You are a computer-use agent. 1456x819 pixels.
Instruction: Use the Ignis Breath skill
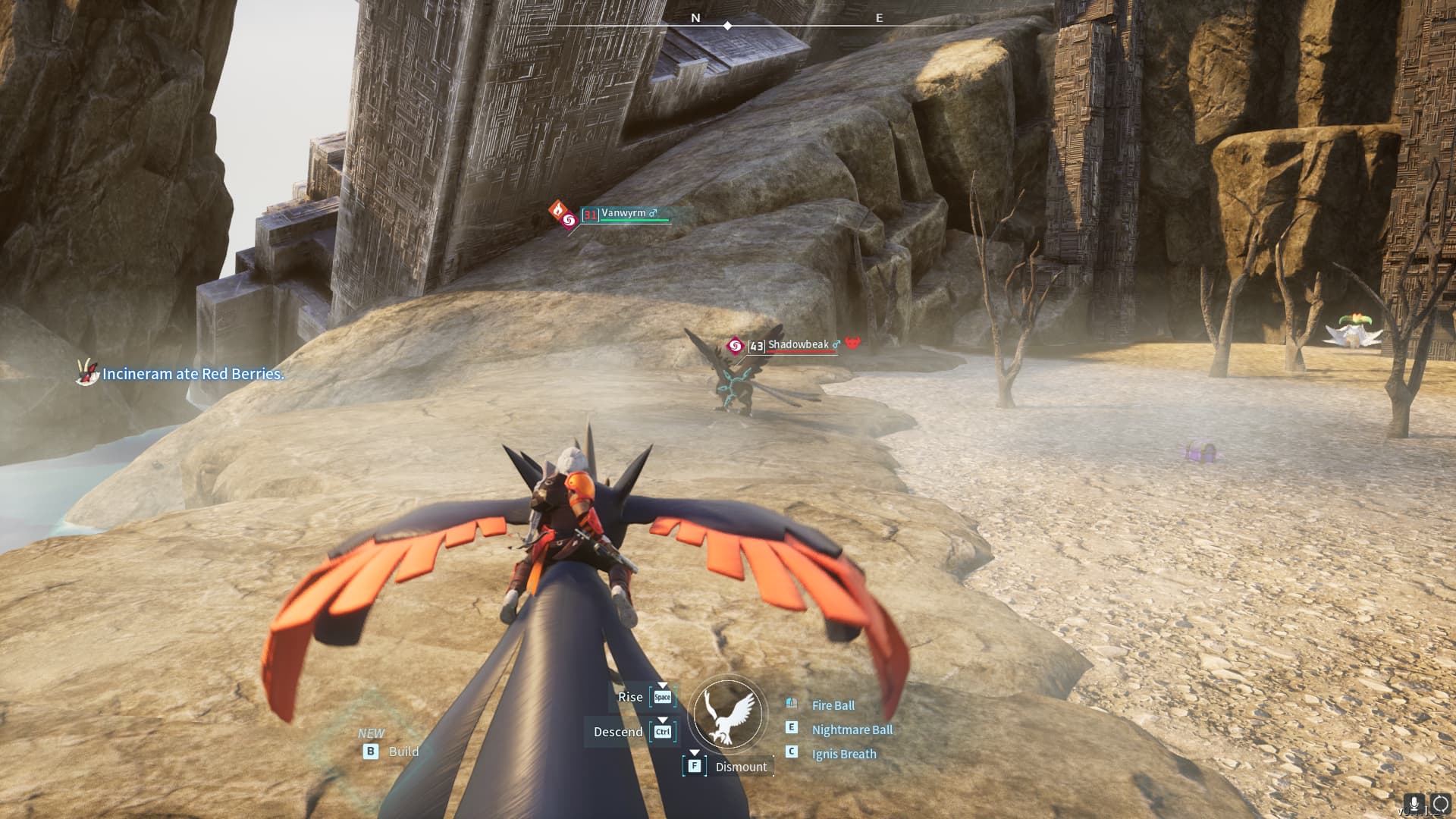coord(843,754)
